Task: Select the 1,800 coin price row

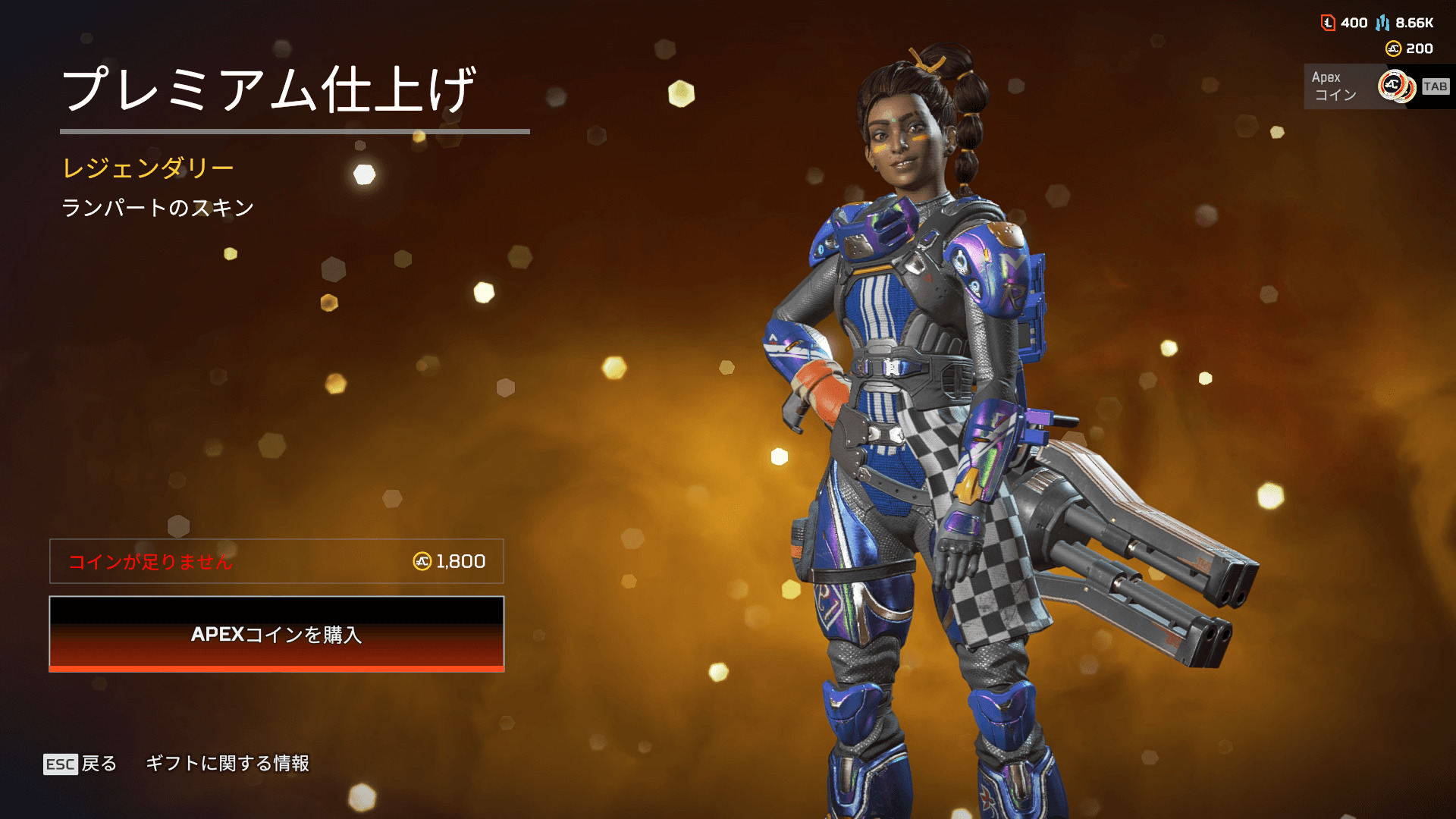Action: click(x=277, y=561)
